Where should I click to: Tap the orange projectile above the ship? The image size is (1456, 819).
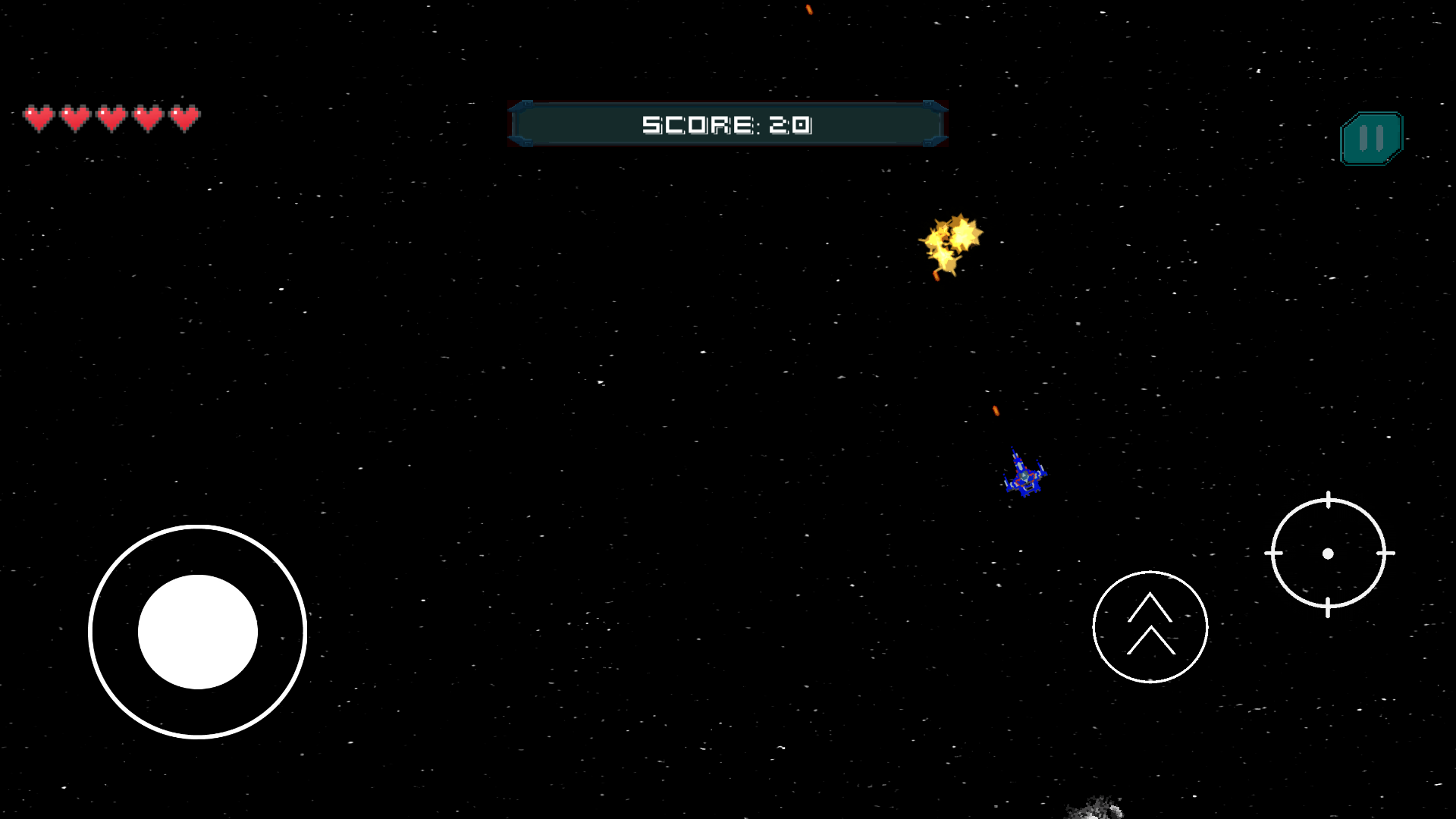click(x=994, y=410)
